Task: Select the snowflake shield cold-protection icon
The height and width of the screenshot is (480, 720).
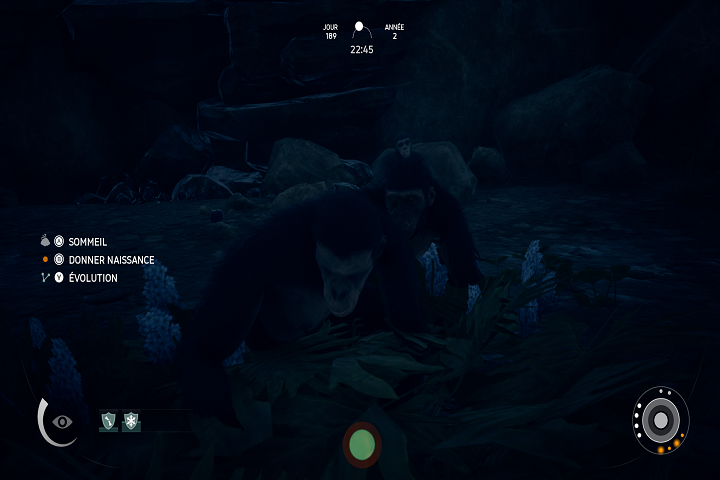Action: (131, 422)
